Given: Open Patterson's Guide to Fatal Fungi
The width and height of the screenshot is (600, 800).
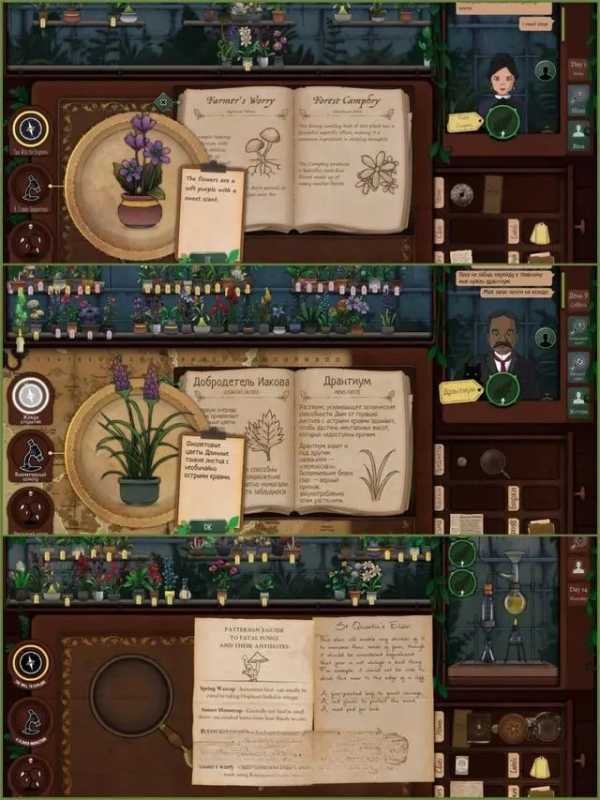Looking at the screenshot, I should (253, 700).
